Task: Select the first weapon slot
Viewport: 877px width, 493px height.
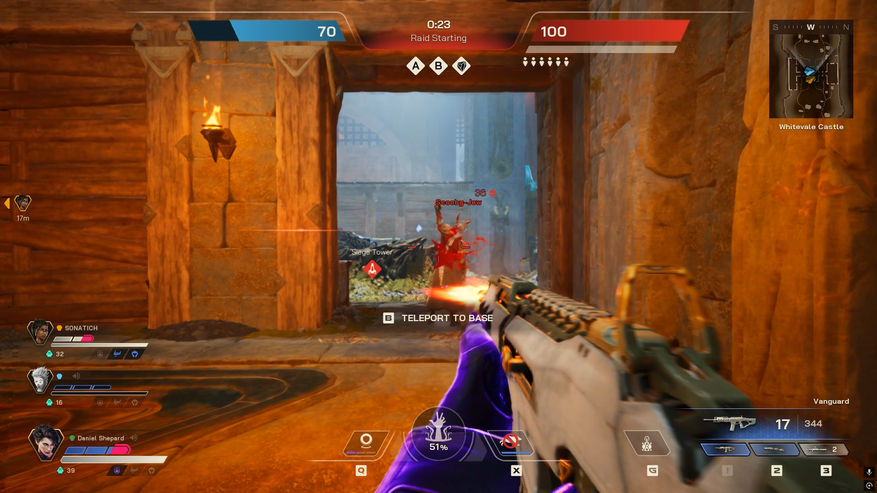Action: click(727, 450)
